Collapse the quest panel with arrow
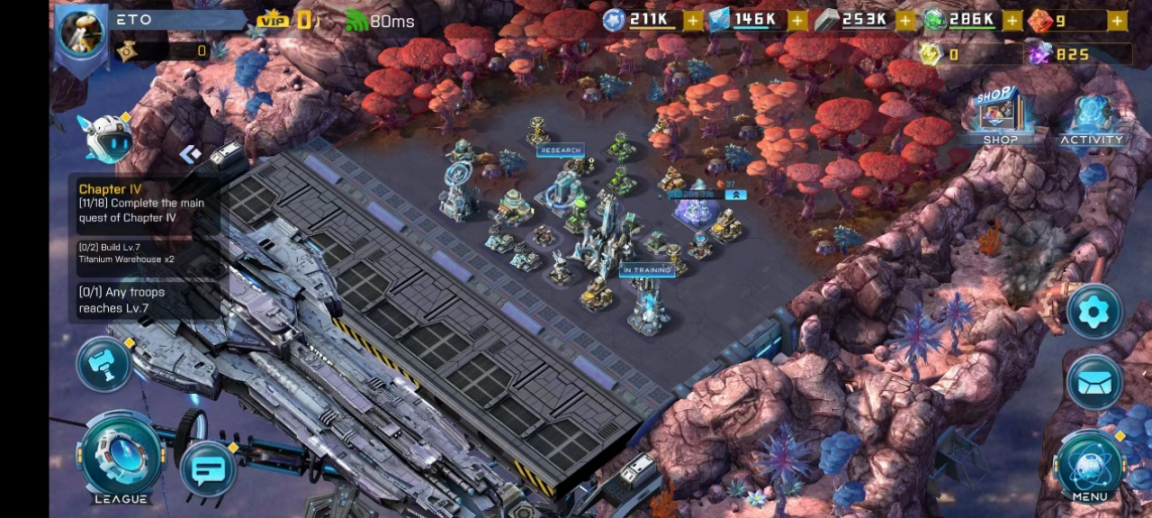The image size is (1152, 518). coord(190,153)
